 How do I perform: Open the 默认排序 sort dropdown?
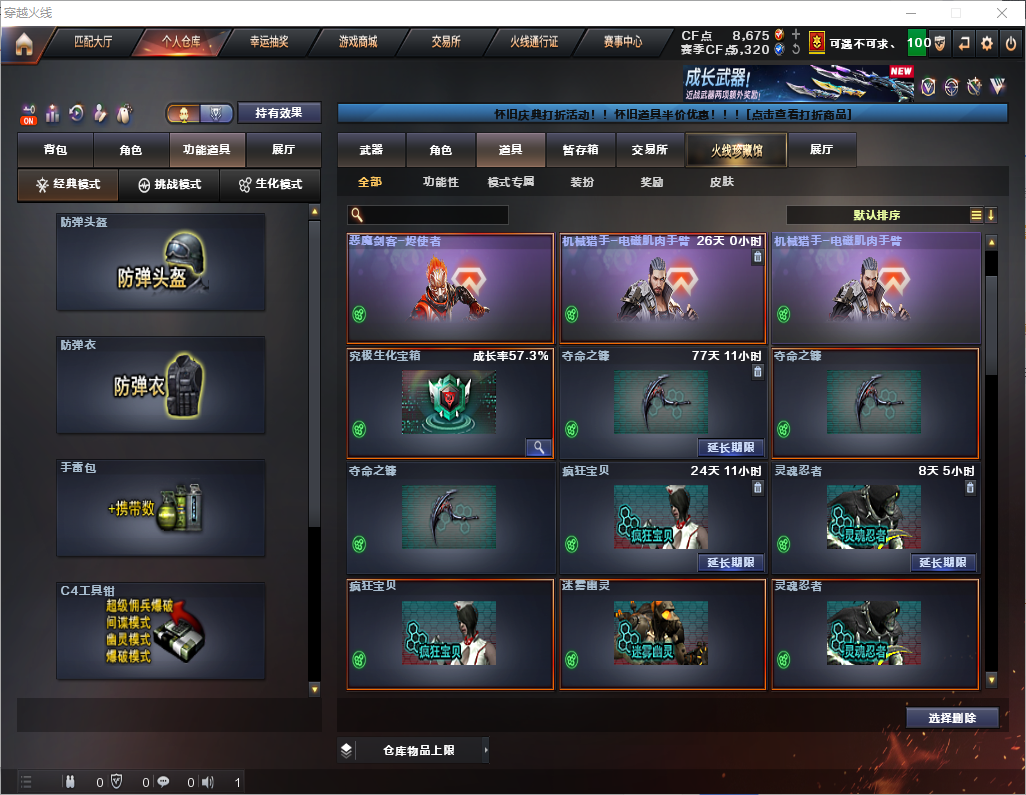click(x=877, y=215)
